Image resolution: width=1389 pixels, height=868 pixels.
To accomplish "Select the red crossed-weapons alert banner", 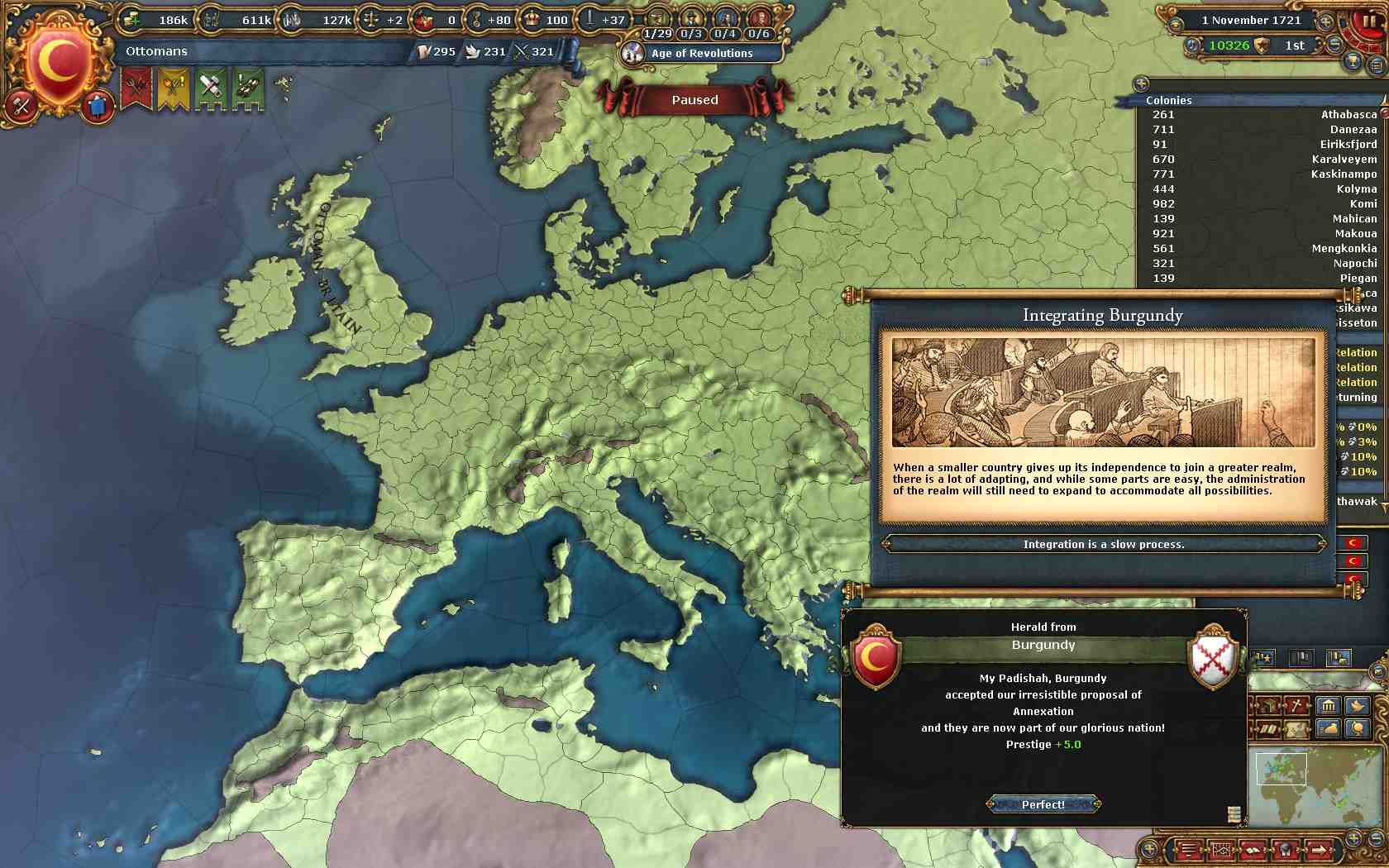I will point(136,88).
